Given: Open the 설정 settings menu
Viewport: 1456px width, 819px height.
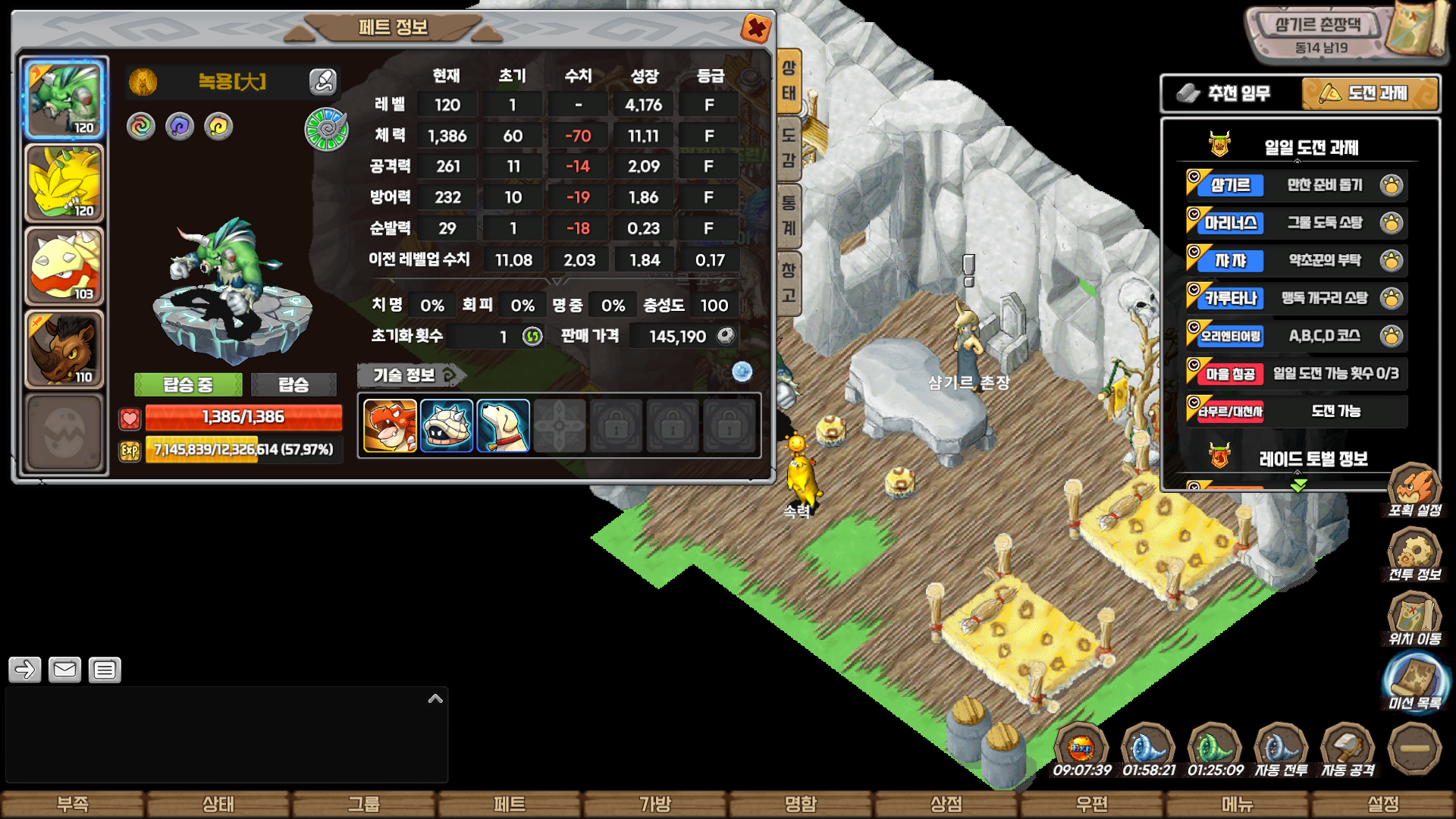Looking at the screenshot, I should [1382, 804].
